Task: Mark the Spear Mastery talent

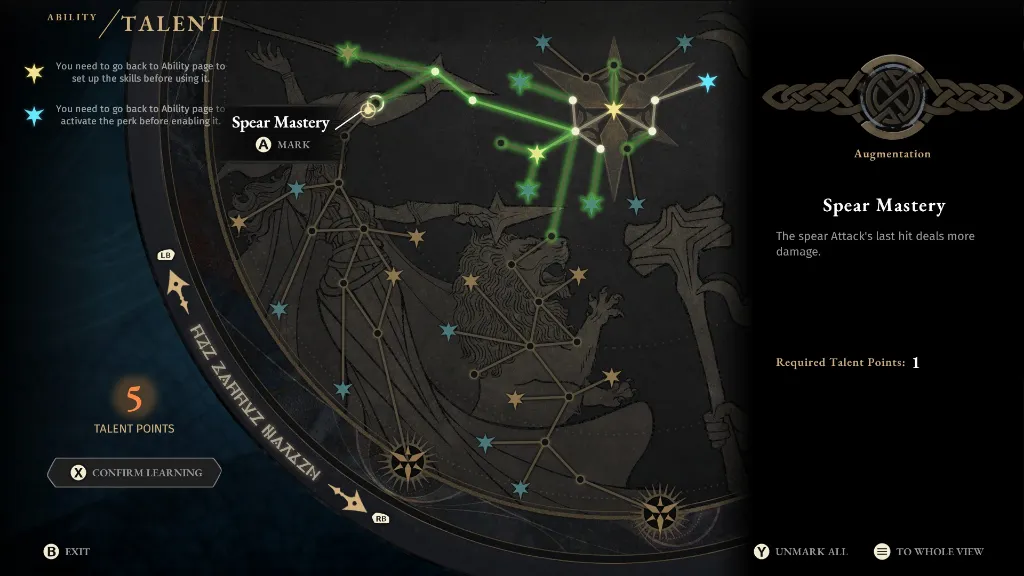Action: pyautogui.click(x=283, y=145)
